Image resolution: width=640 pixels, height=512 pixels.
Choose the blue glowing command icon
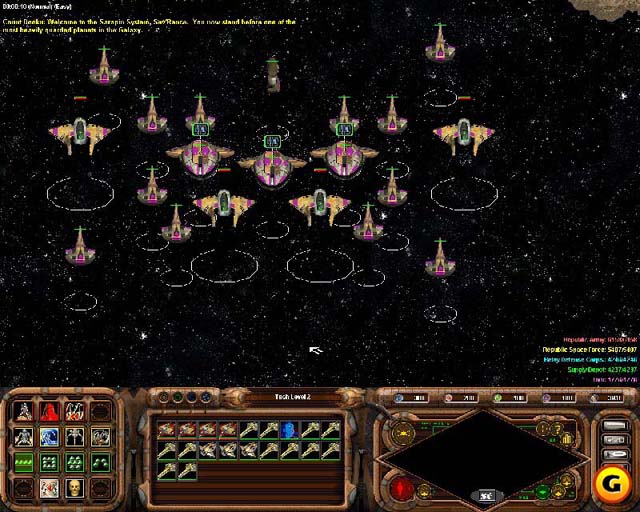click(x=49, y=437)
